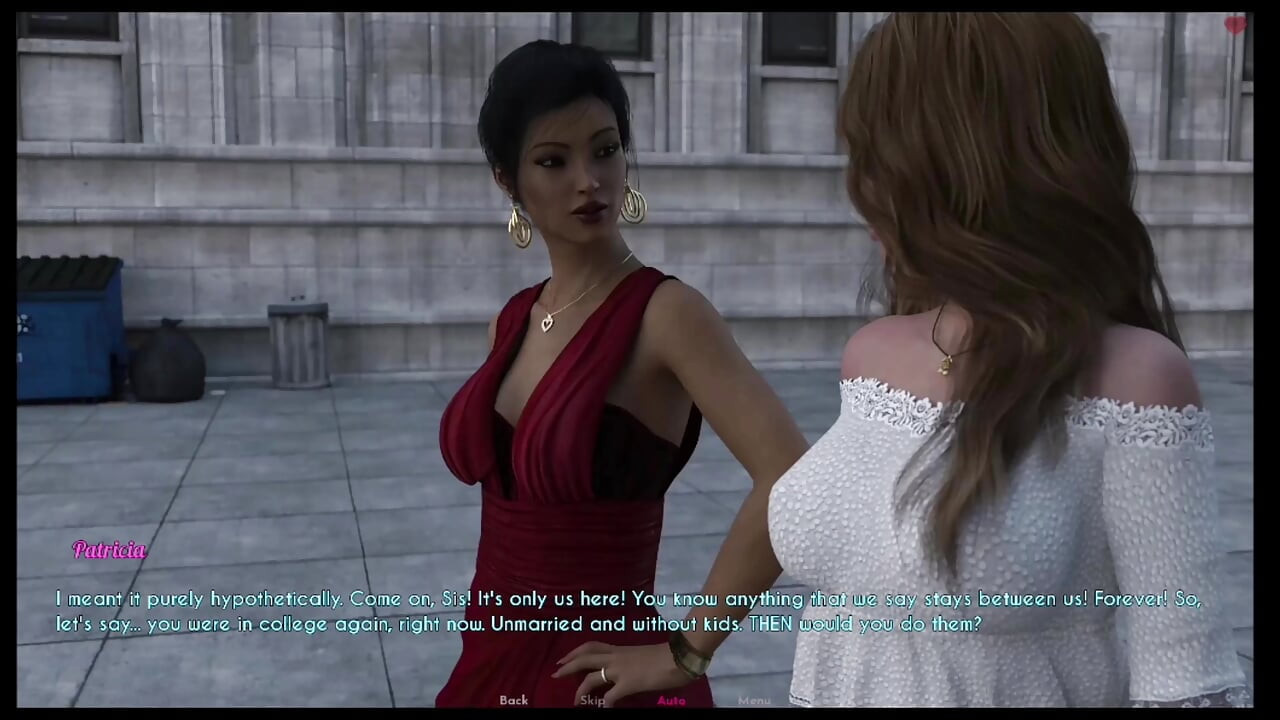Go back to the previous dialogue line
Screen dimensions: 1280x720
point(513,700)
